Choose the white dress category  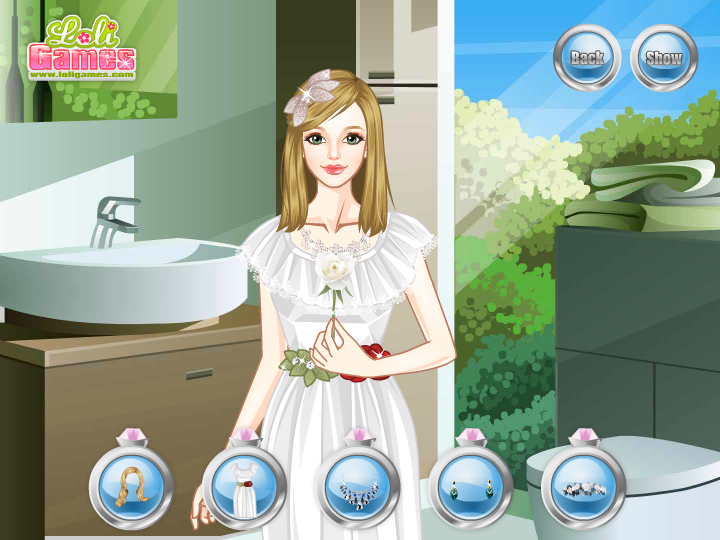tap(244, 487)
